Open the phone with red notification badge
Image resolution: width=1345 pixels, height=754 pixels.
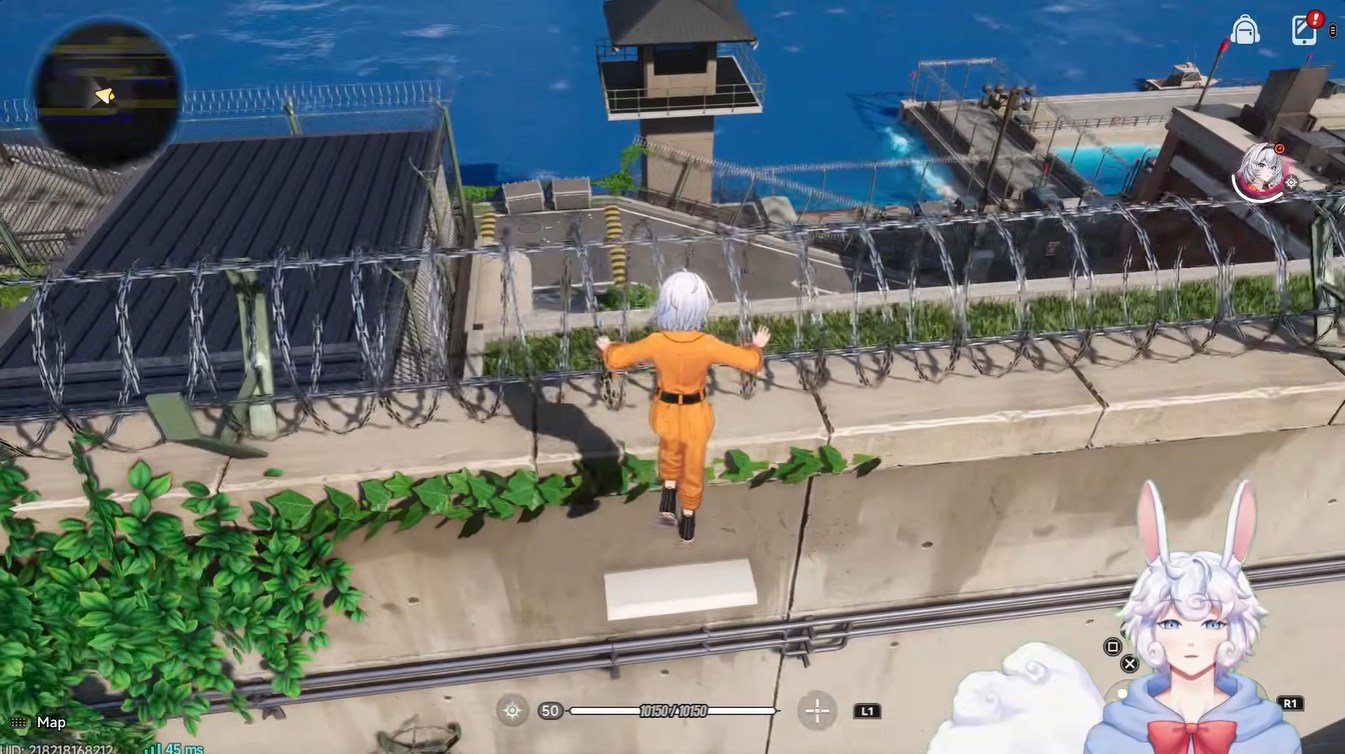[1303, 31]
